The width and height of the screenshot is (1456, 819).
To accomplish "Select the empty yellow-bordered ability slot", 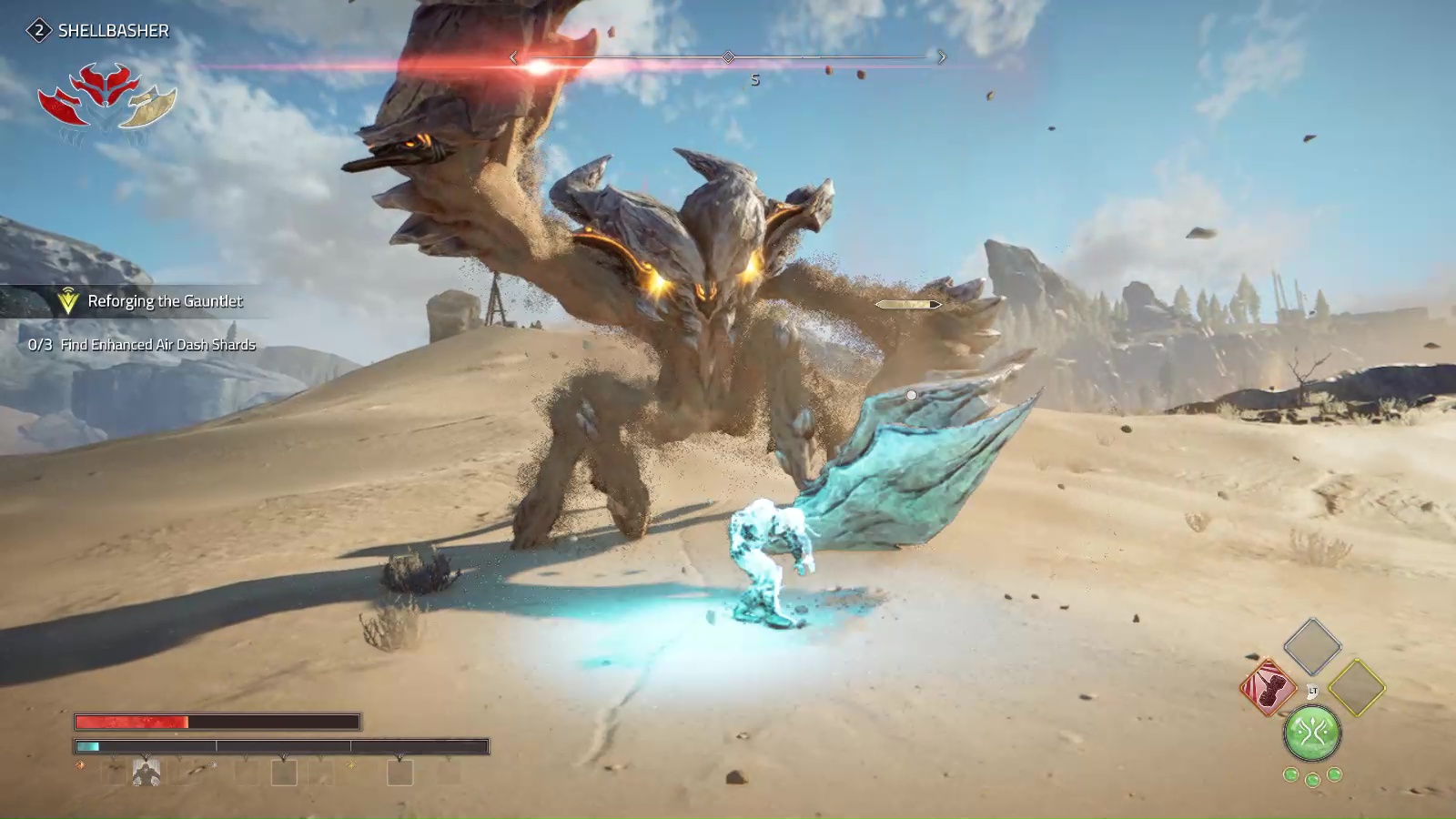I will click(1356, 688).
